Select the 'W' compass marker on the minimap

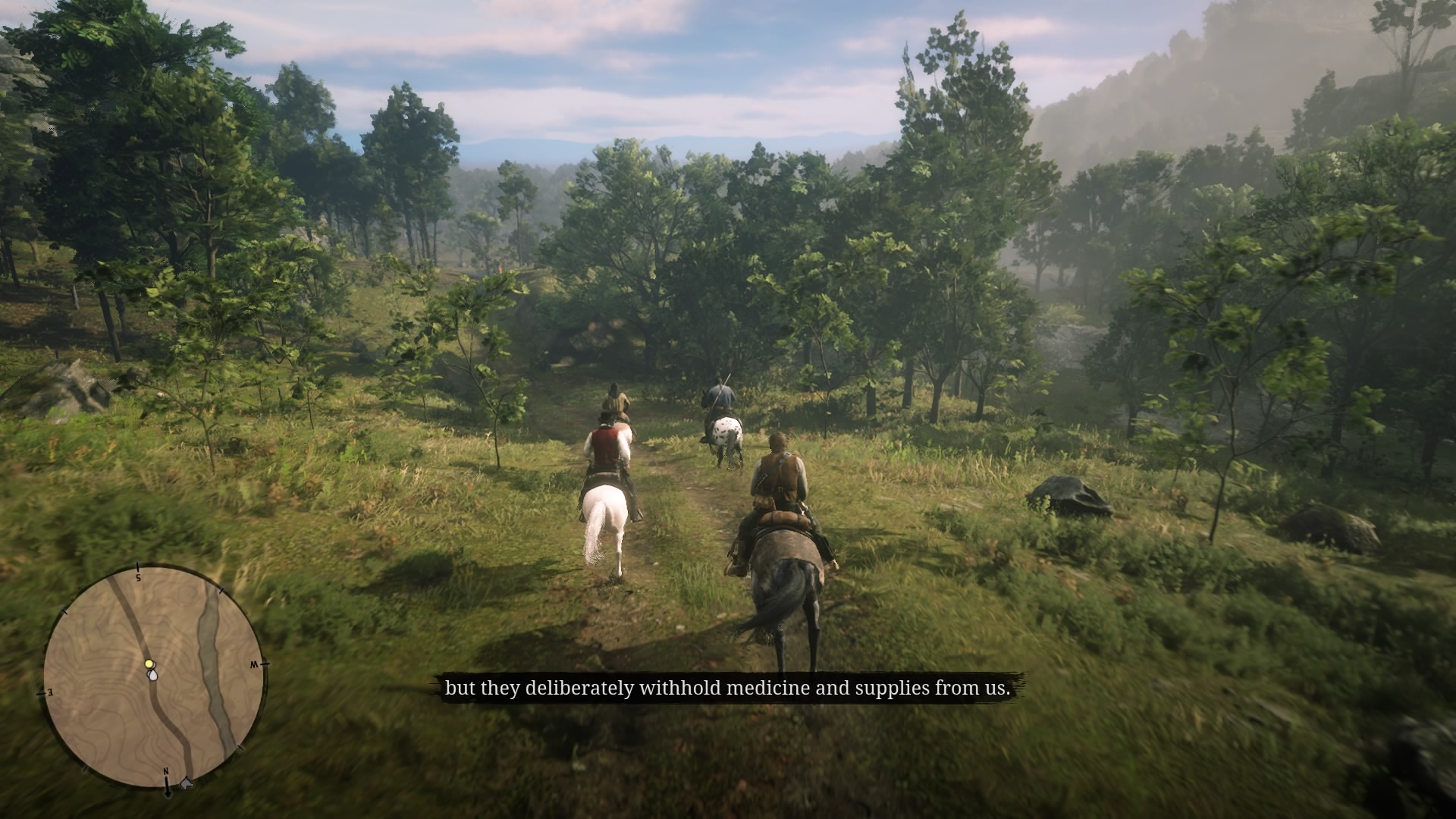coord(255,664)
